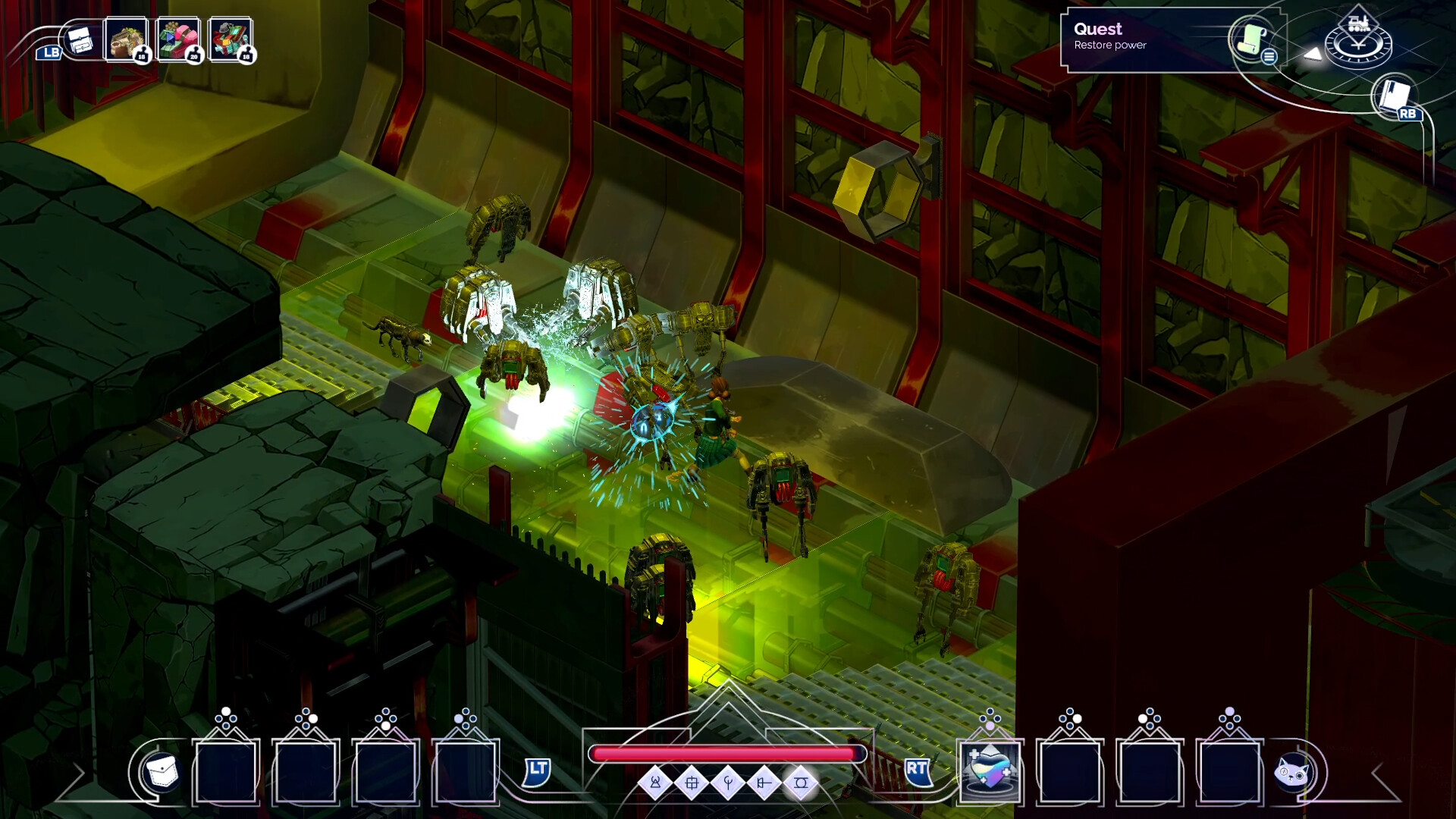
Task: Select the brown ore resource slot
Action: (x=126, y=39)
